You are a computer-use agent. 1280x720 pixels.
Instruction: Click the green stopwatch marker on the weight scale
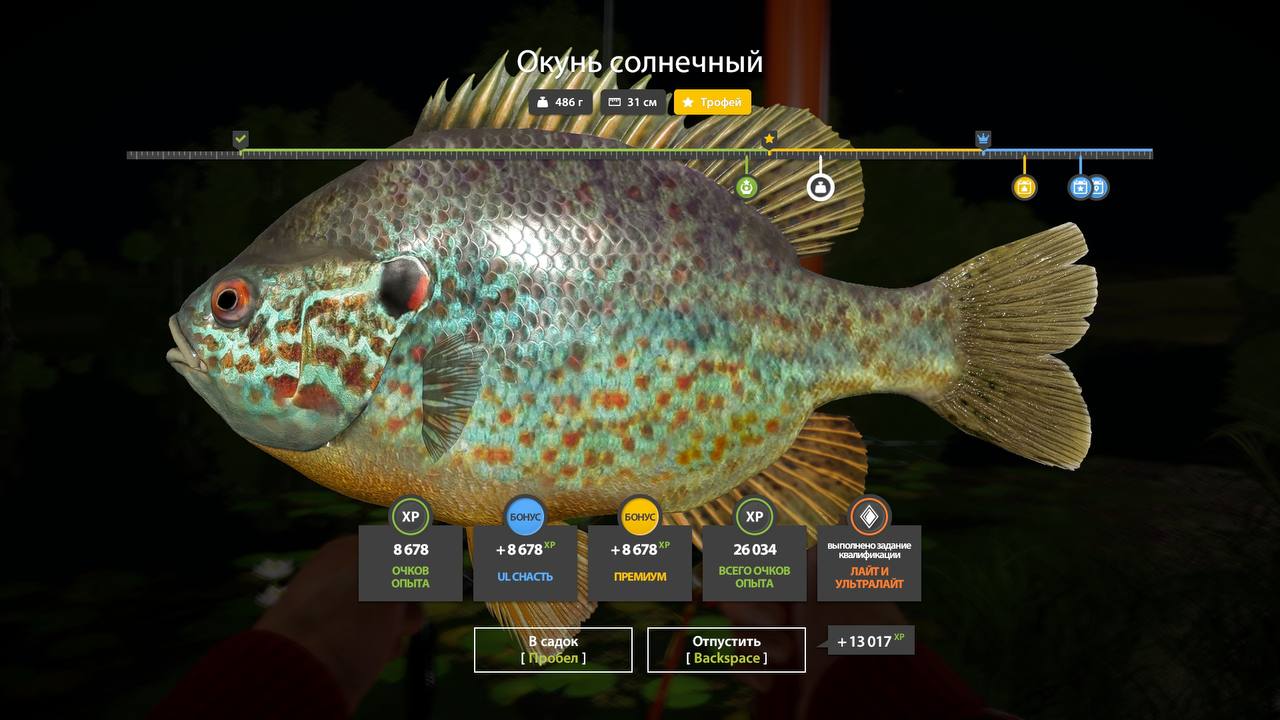pyautogui.click(x=746, y=186)
